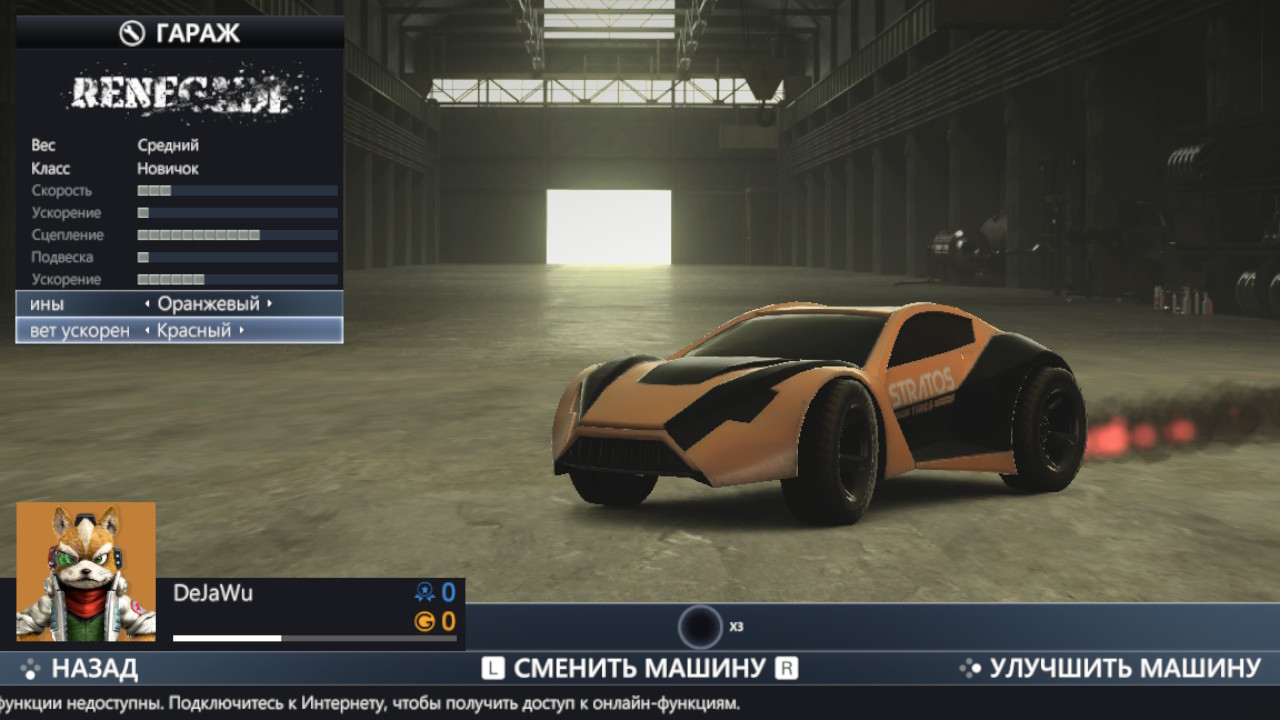Image resolution: width=1280 pixels, height=720 pixels.
Task: Click the right arrow beside Красный
Action: click(x=241, y=331)
